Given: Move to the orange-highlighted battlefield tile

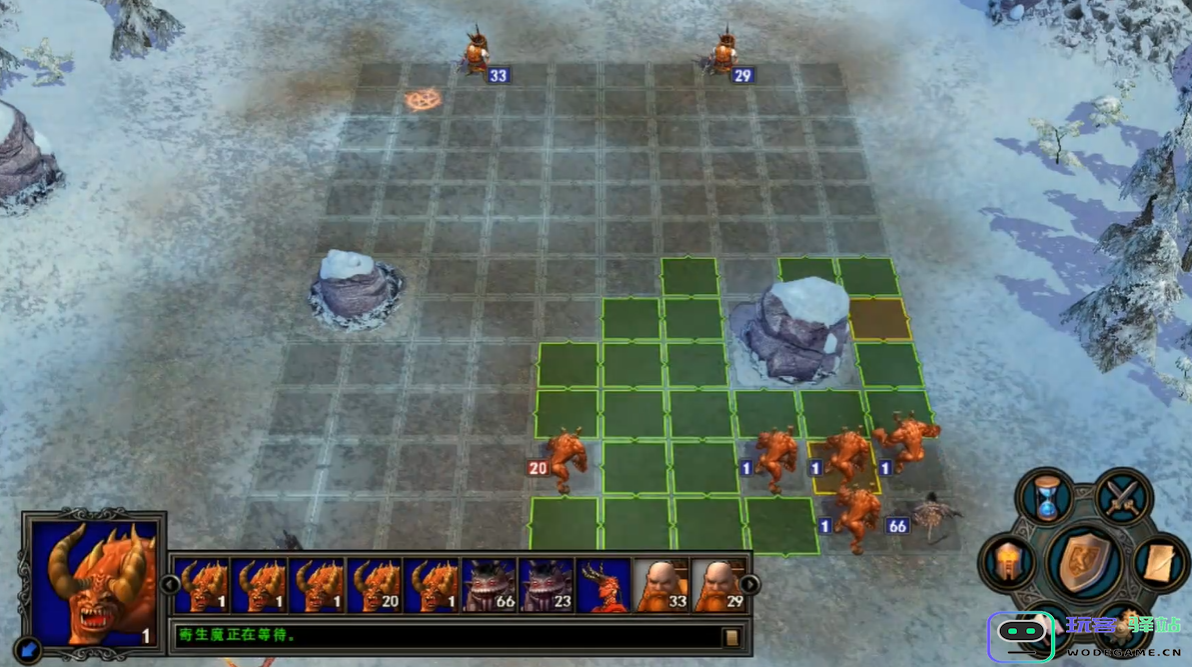Looking at the screenshot, I should coord(880,319).
